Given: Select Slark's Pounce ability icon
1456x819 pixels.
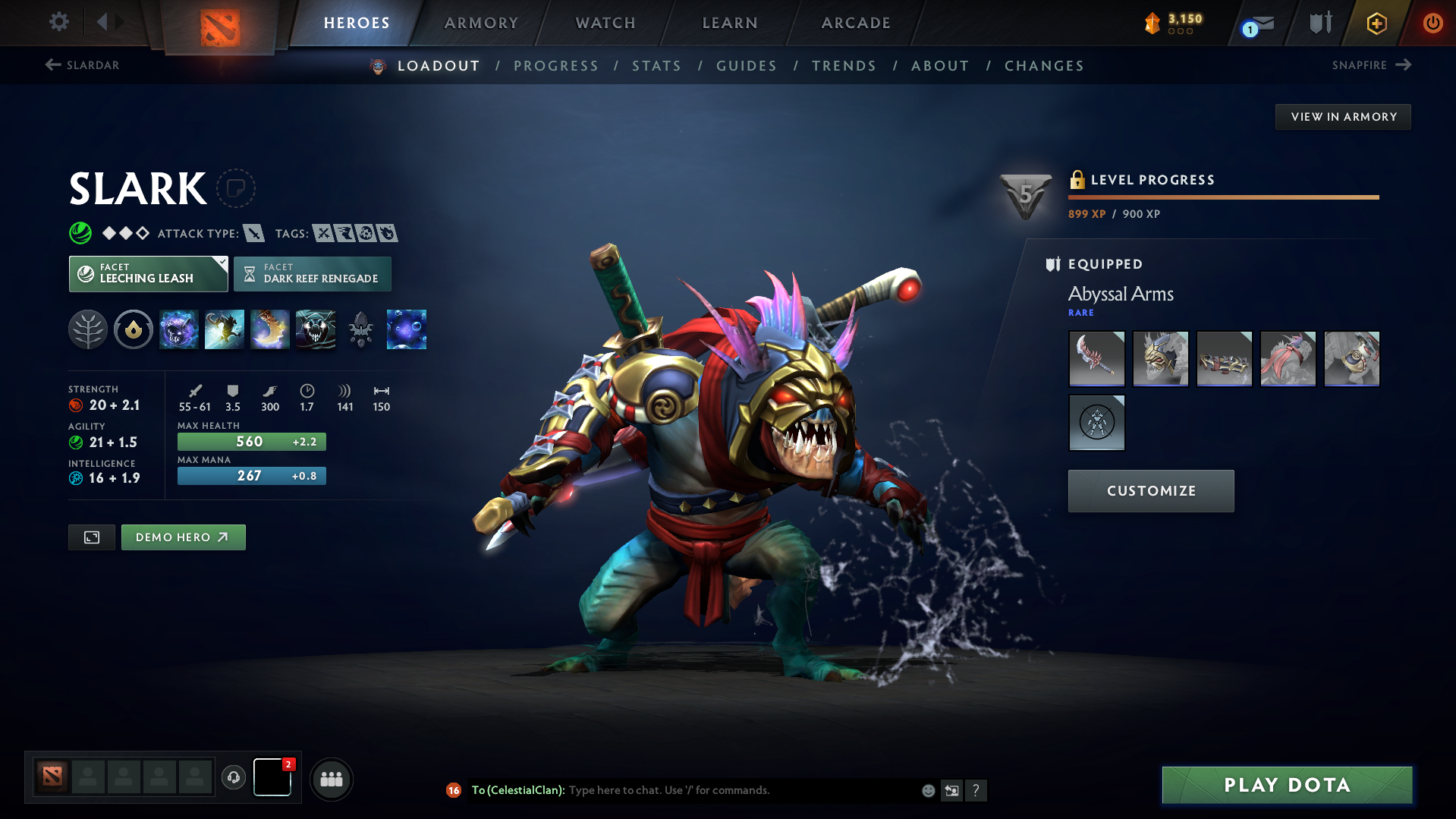Looking at the screenshot, I should coord(225,329).
